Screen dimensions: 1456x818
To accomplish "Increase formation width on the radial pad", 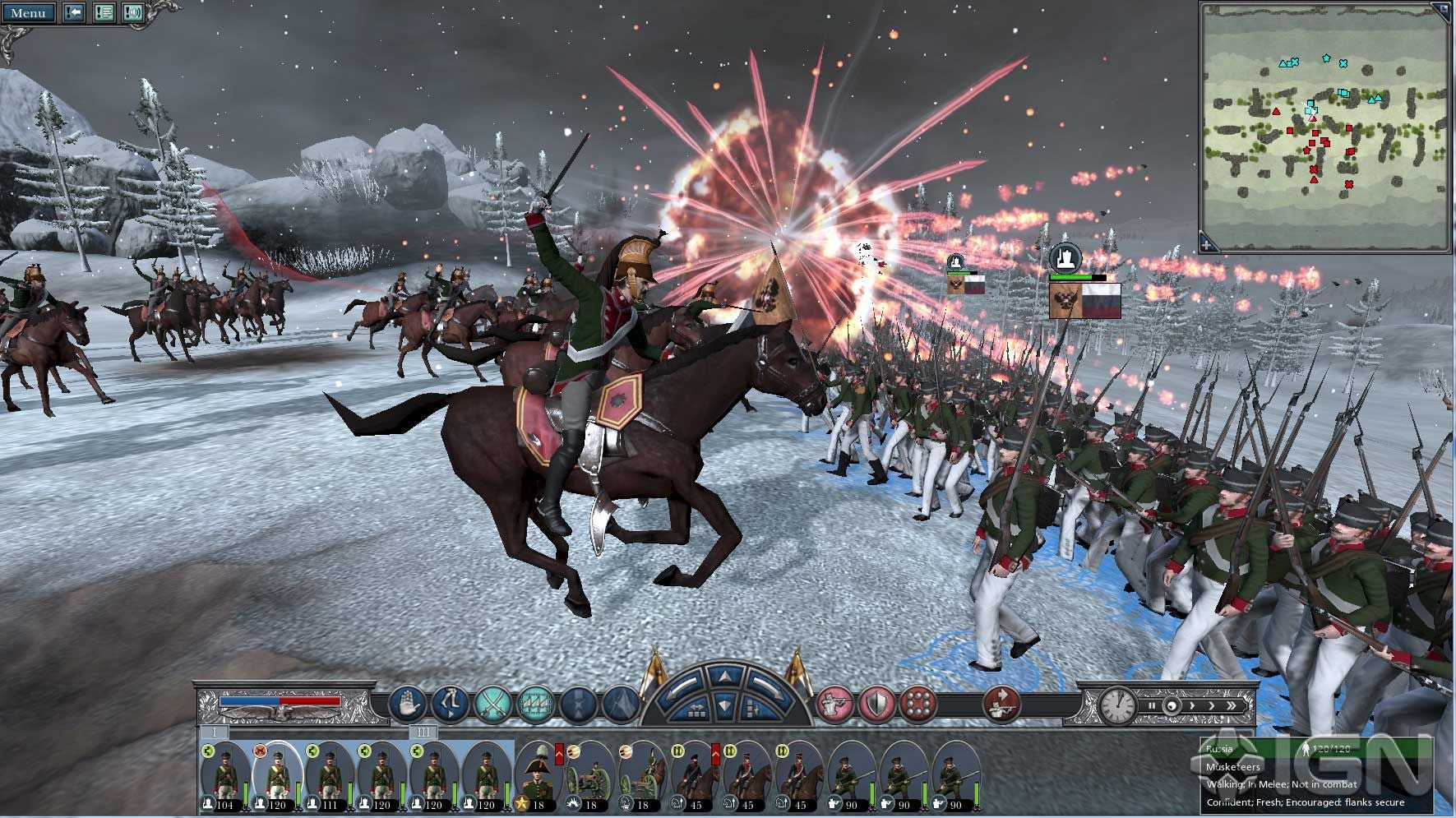I will pyautogui.click(x=697, y=710).
